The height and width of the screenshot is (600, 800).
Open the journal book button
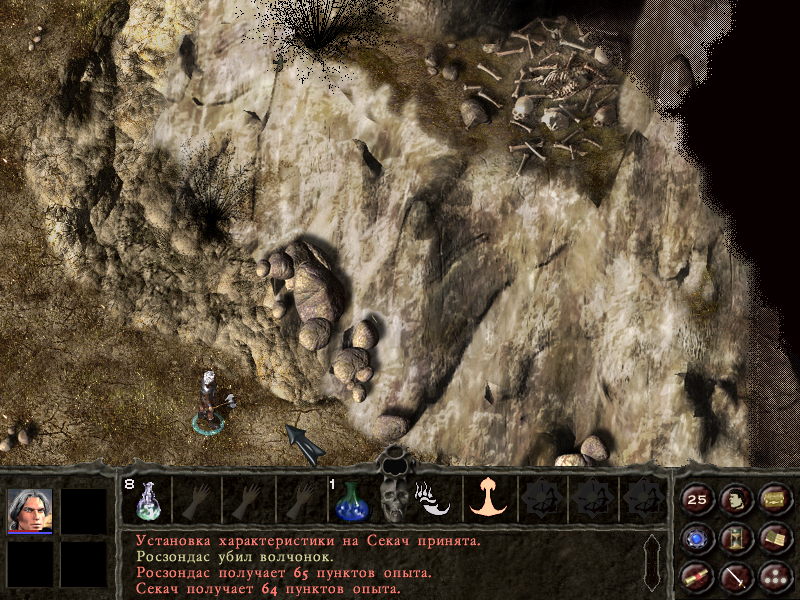[773, 540]
